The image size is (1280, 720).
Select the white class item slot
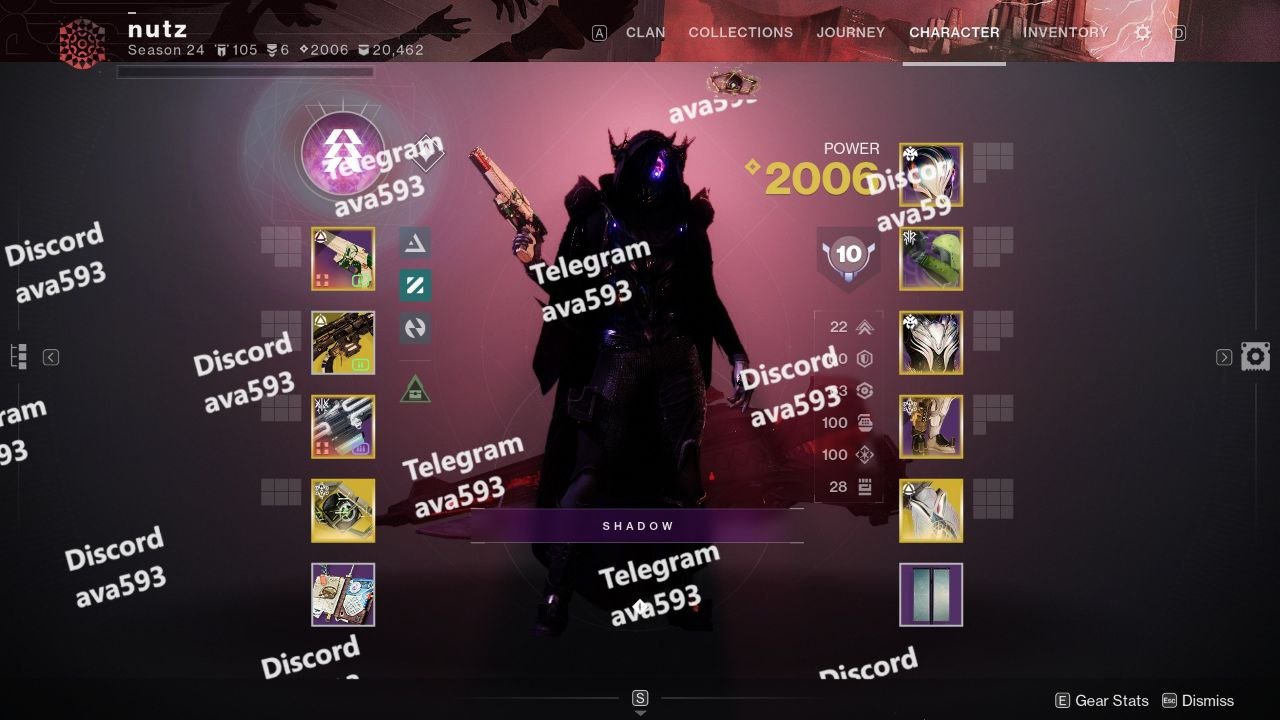pyautogui.click(x=931, y=511)
